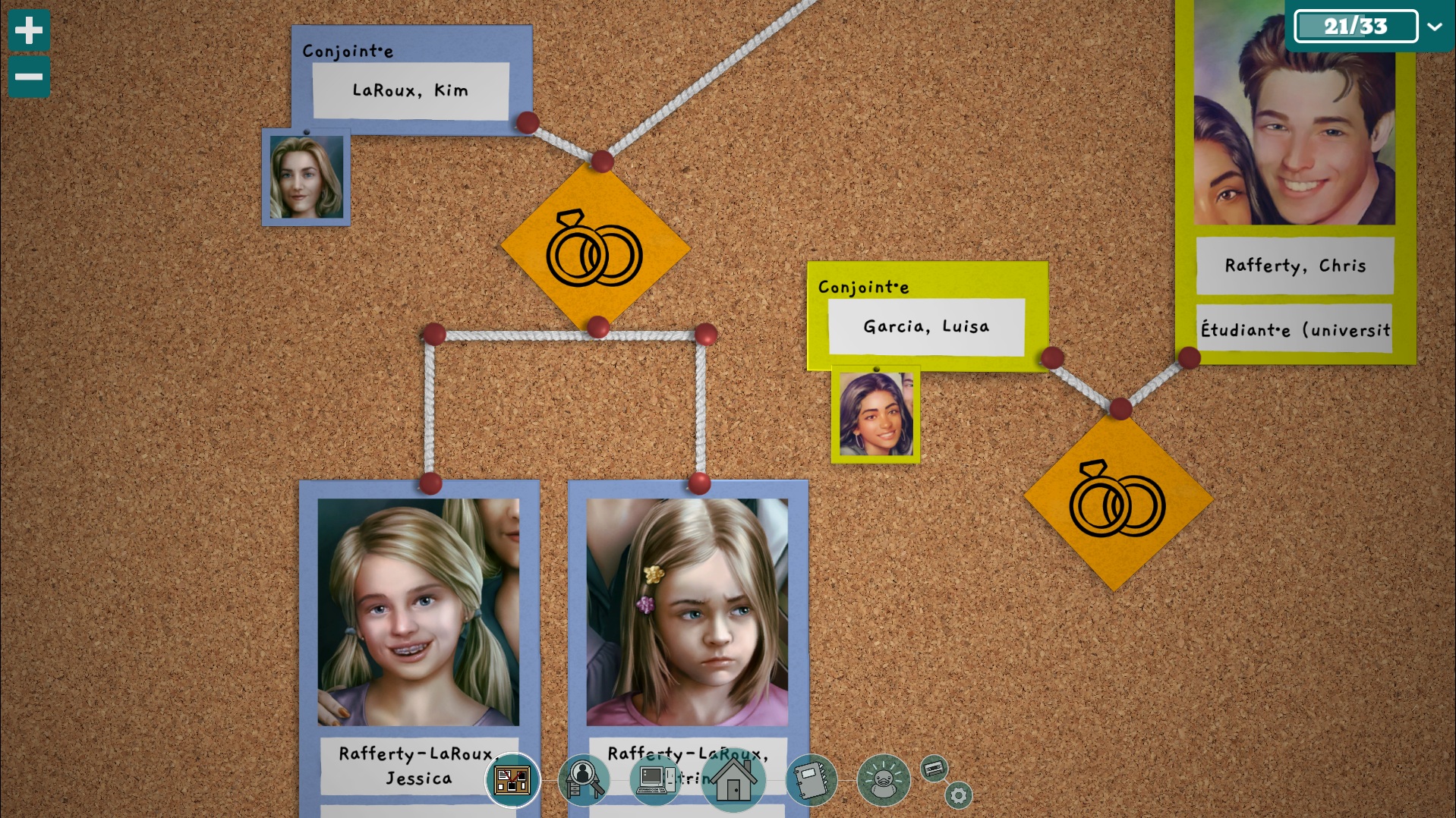This screenshot has height=818, width=1456.
Task: Select the LaRoux, Kim name label
Action: tap(411, 90)
